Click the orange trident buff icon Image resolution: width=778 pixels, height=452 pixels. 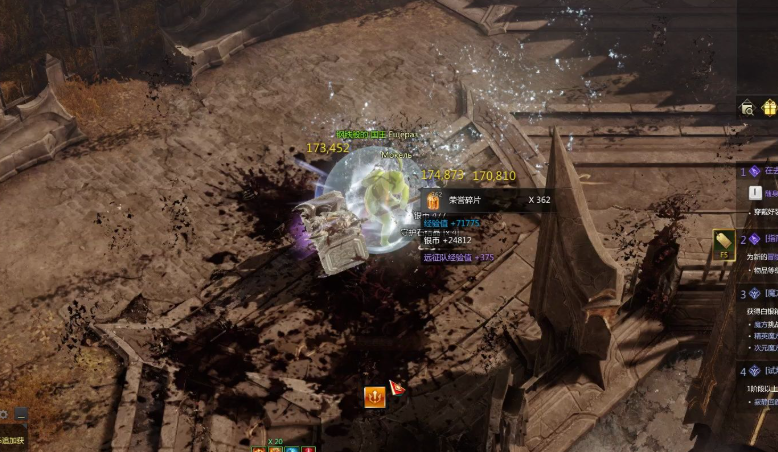tap(375, 396)
